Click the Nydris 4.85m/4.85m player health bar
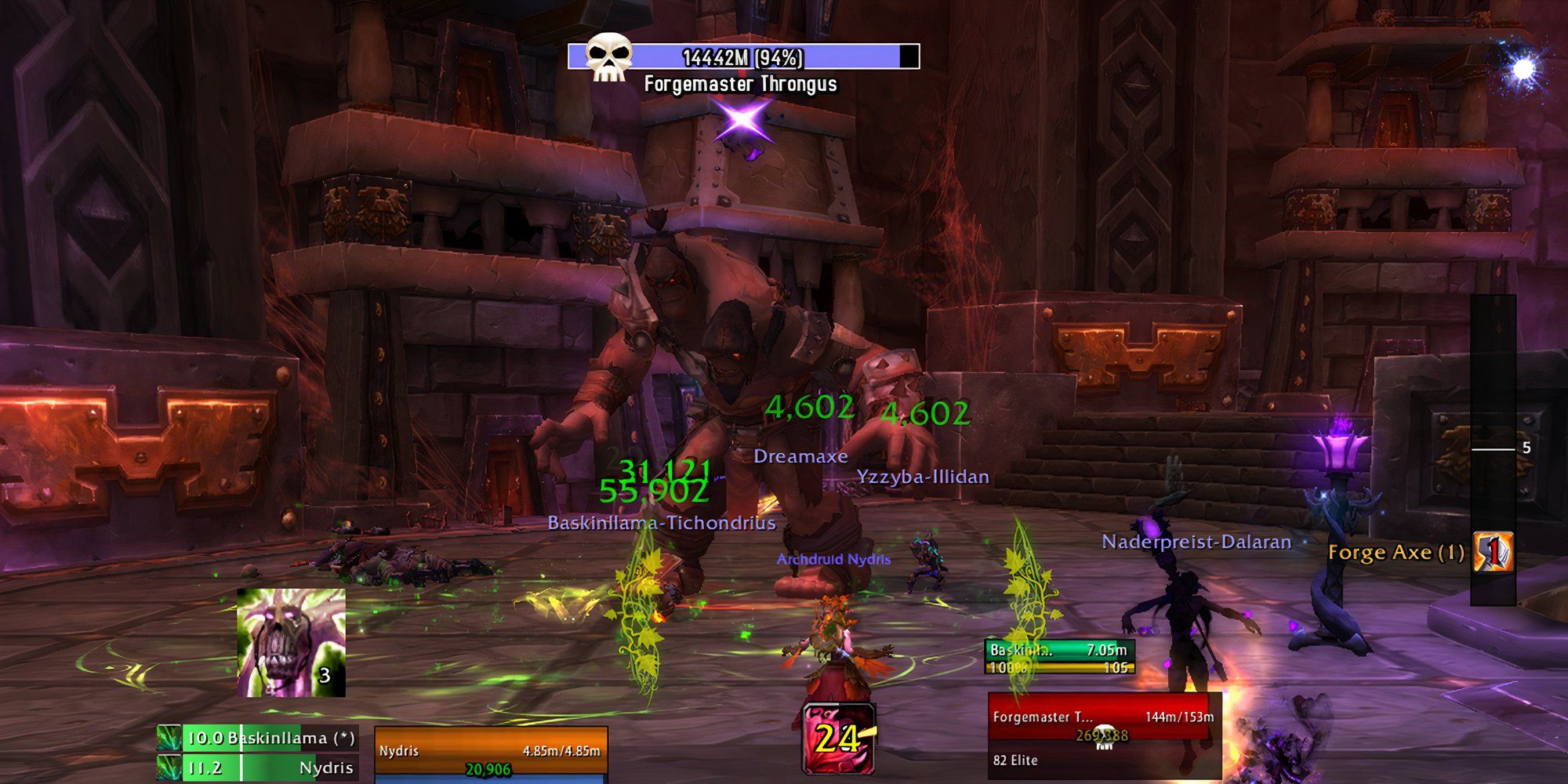Image resolution: width=1568 pixels, height=784 pixels. click(x=489, y=749)
